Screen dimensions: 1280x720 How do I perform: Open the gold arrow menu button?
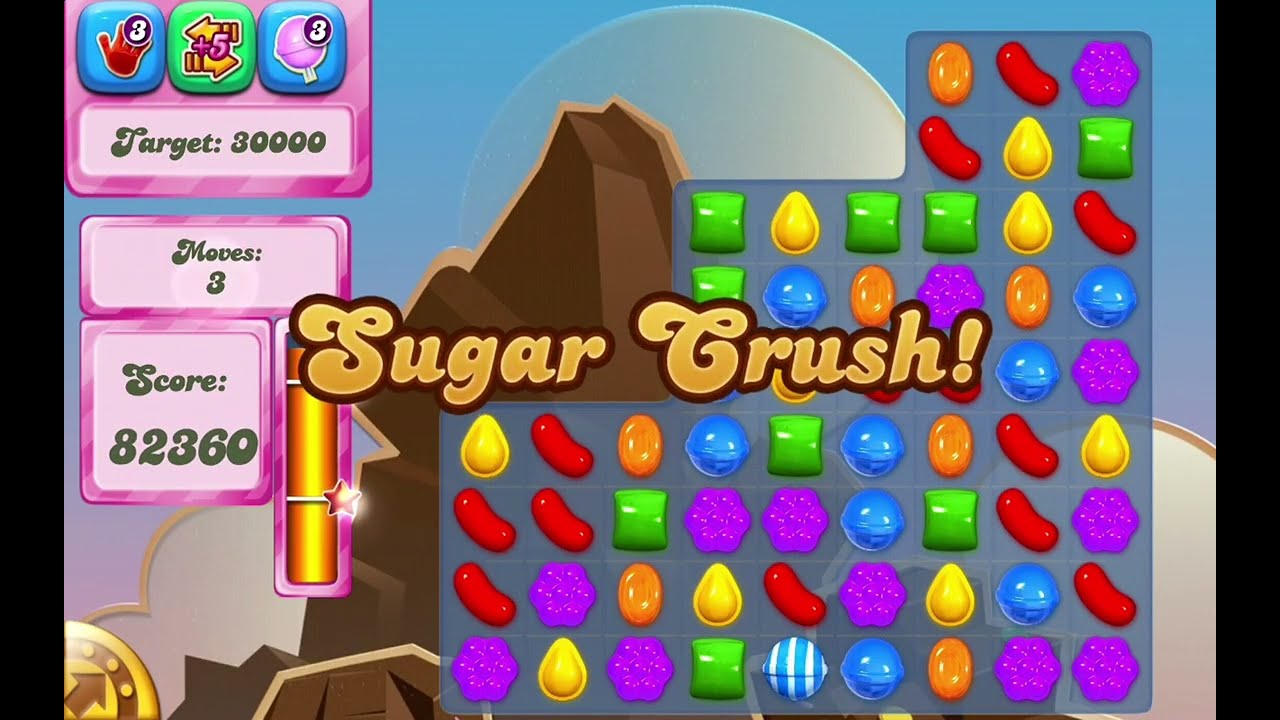[x=106, y=681]
